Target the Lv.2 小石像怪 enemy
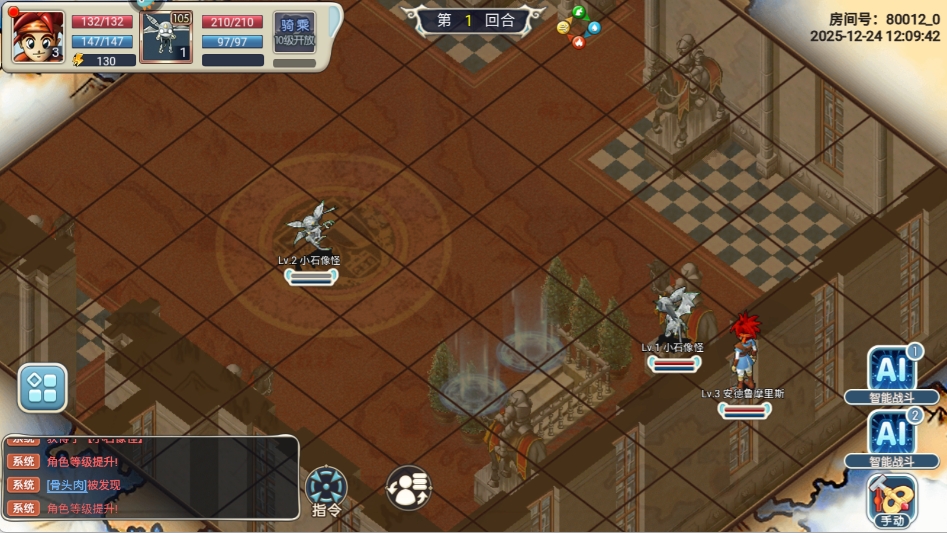Viewport: 947px width, 533px height. tap(311, 228)
